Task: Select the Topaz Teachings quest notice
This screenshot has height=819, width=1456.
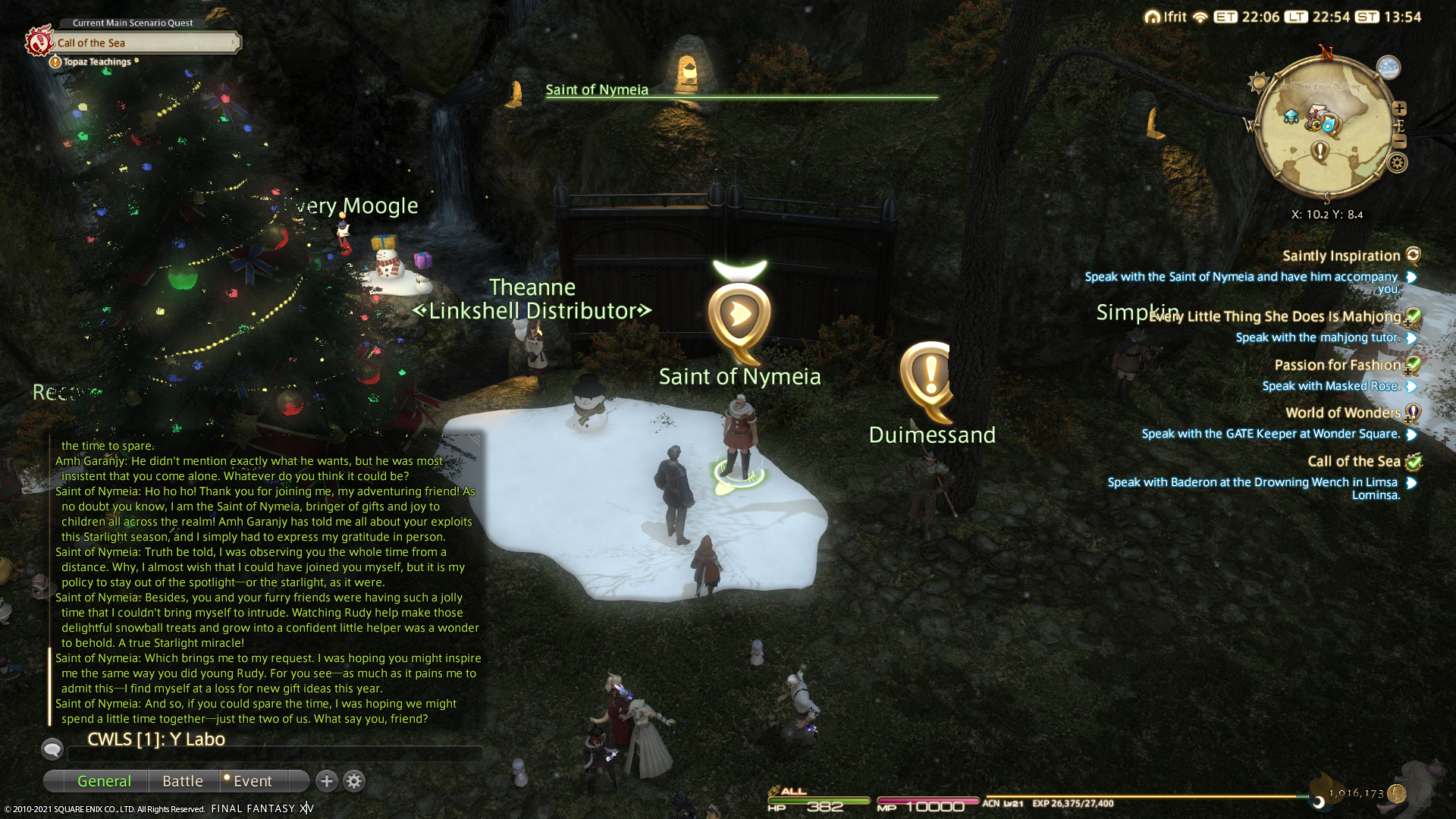Action: tap(96, 62)
